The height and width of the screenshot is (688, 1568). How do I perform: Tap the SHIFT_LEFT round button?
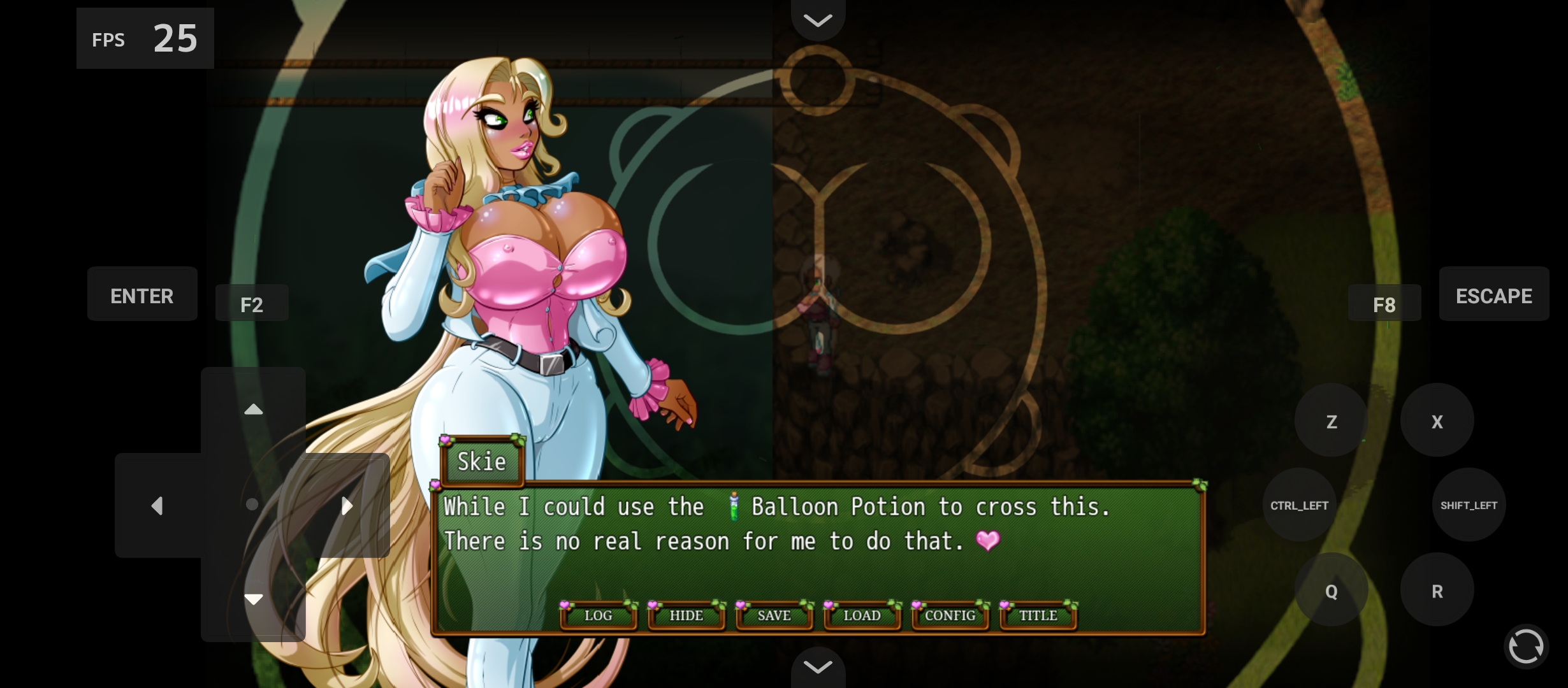(1469, 505)
